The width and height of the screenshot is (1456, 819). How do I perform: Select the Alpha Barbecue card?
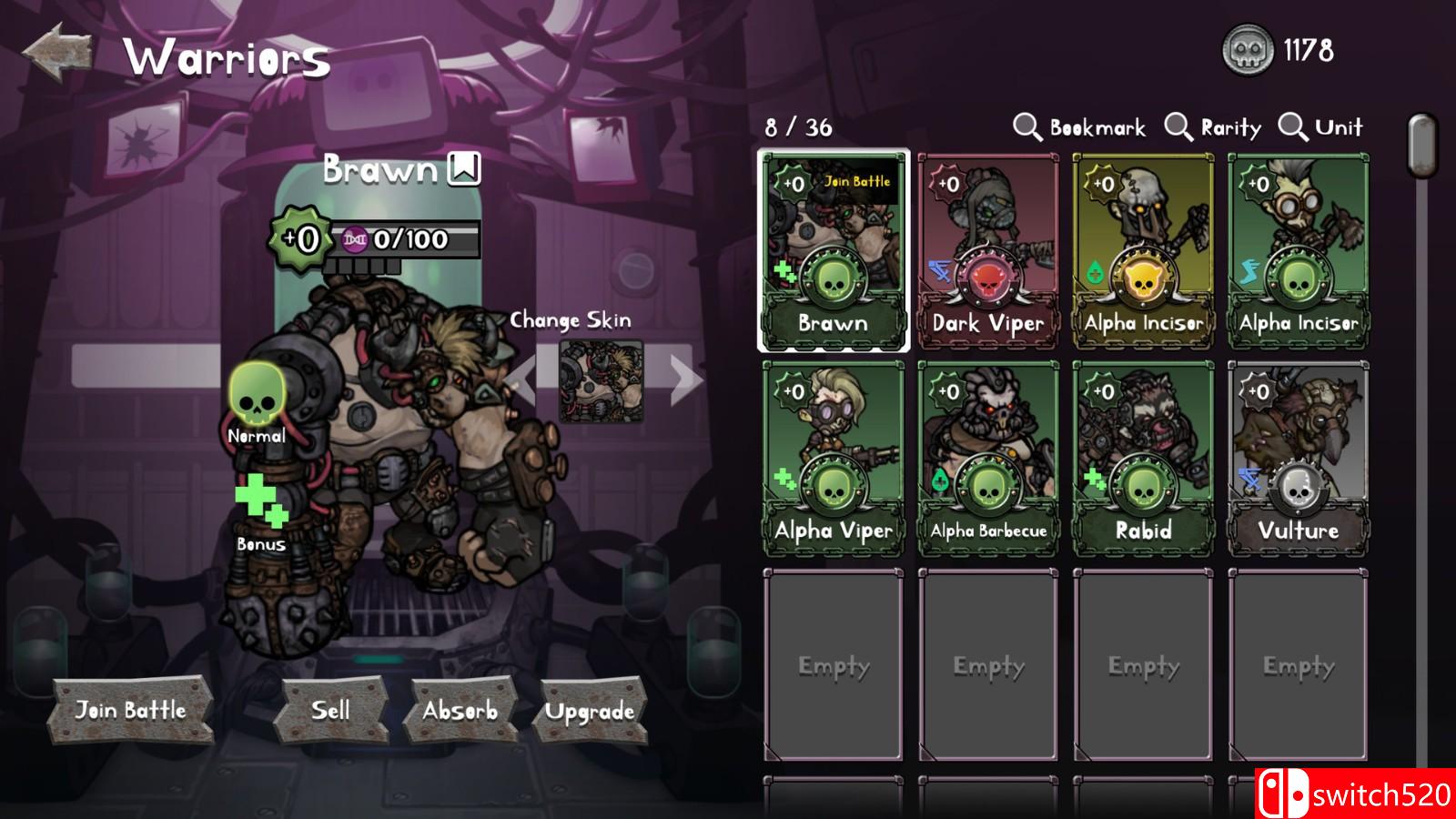coord(988,459)
